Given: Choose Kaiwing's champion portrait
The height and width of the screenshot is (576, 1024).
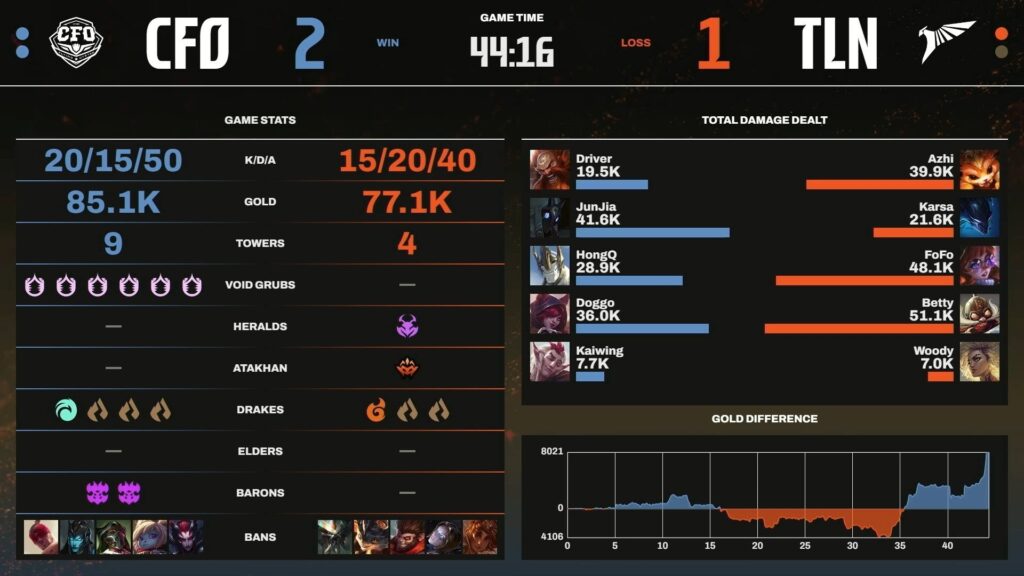Looking at the screenshot, I should coord(549,361).
